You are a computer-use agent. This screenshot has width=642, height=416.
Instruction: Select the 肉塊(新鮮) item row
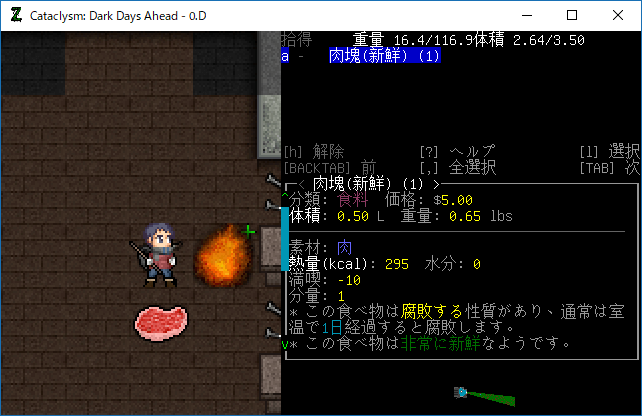coord(384,57)
